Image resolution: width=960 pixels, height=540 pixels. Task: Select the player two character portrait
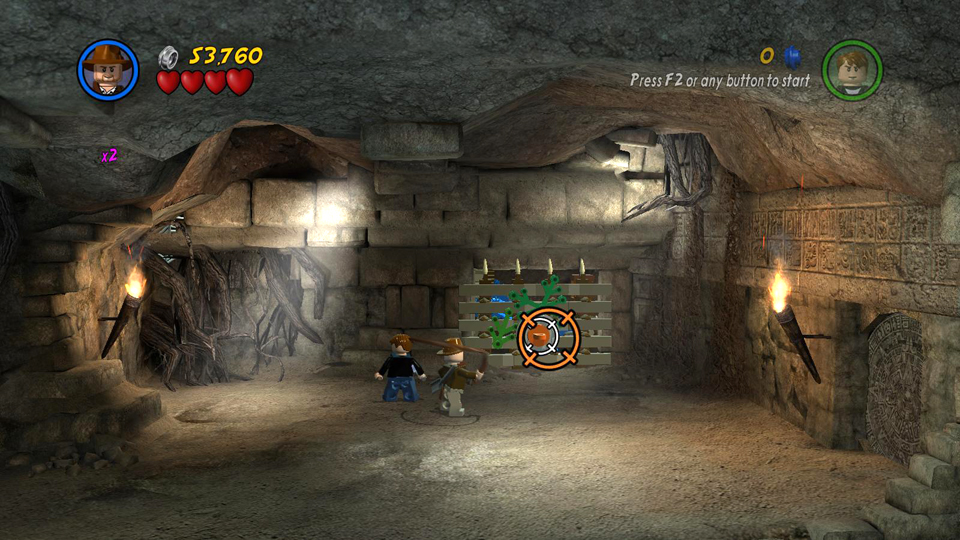(851, 69)
